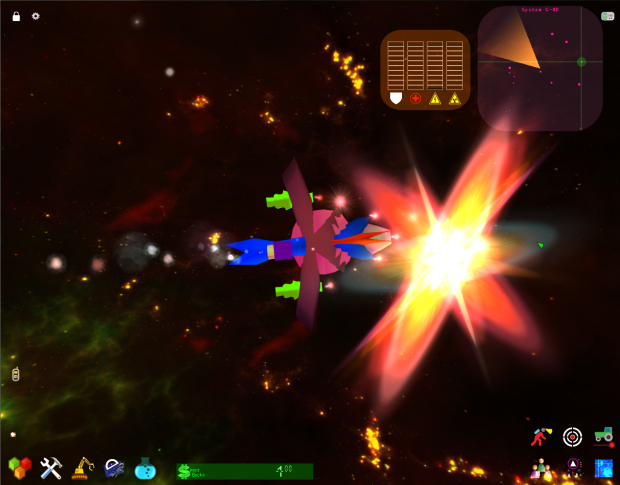Open the gear settings icon
The image size is (620, 485).
[x=36, y=16]
